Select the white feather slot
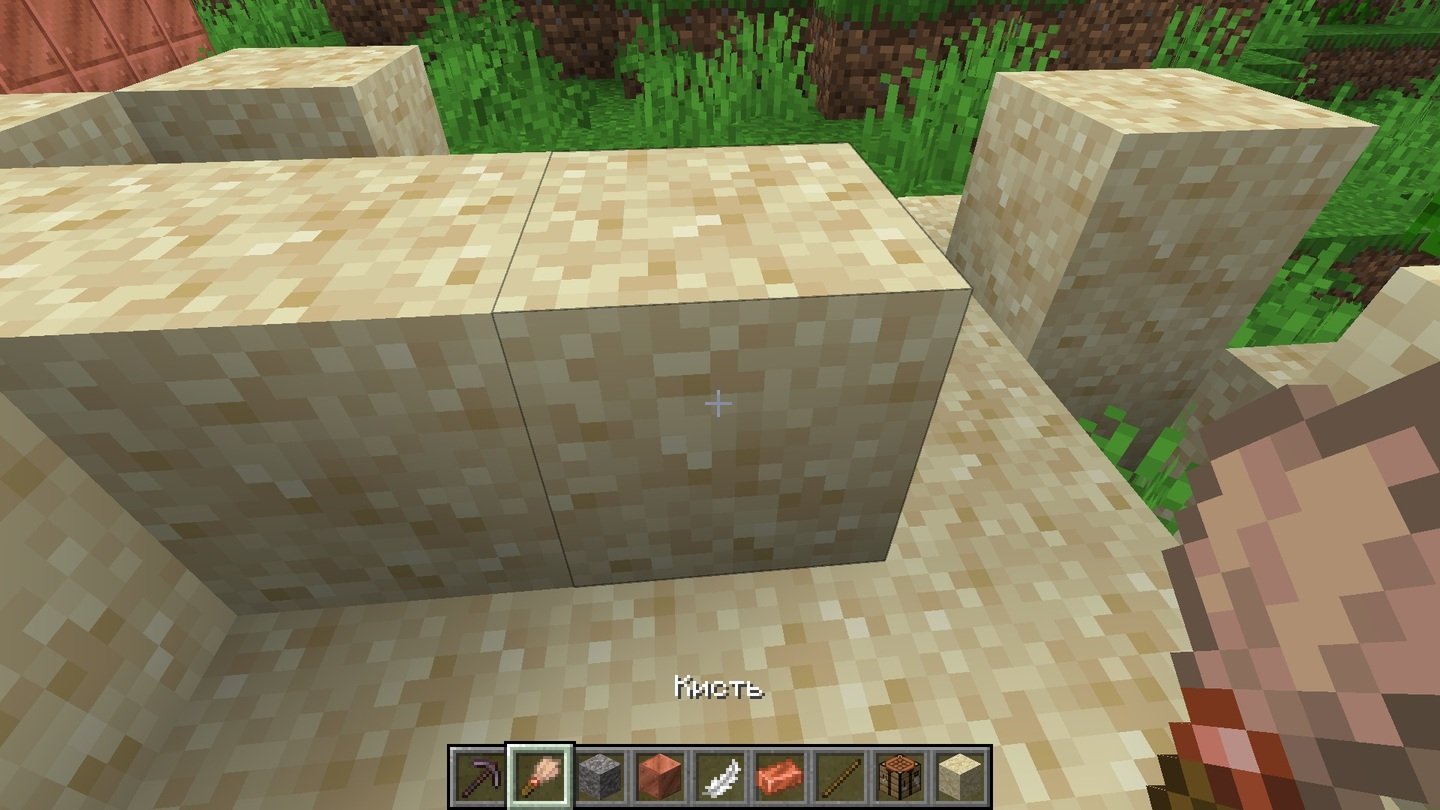Viewport: 1440px width, 810px height. (x=720, y=774)
